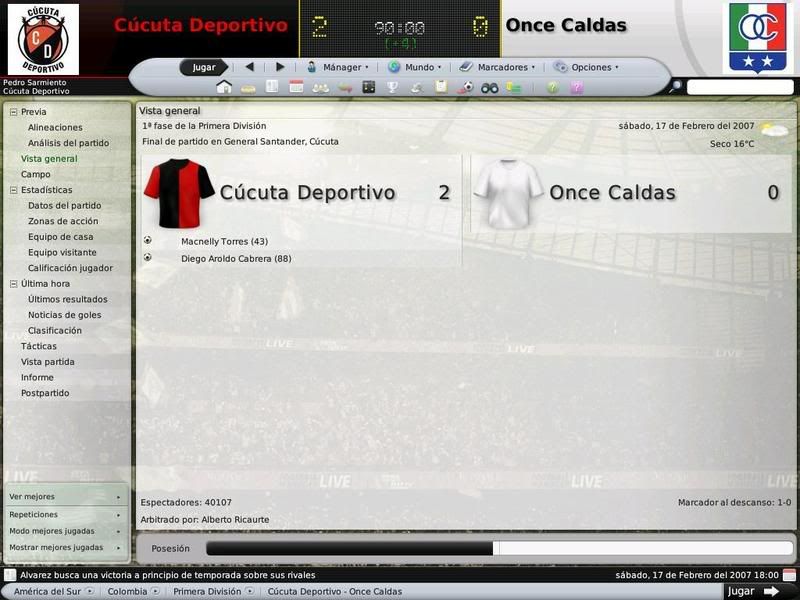Open Noticias de goles
Viewport: 800px width, 600px height.
tap(64, 315)
